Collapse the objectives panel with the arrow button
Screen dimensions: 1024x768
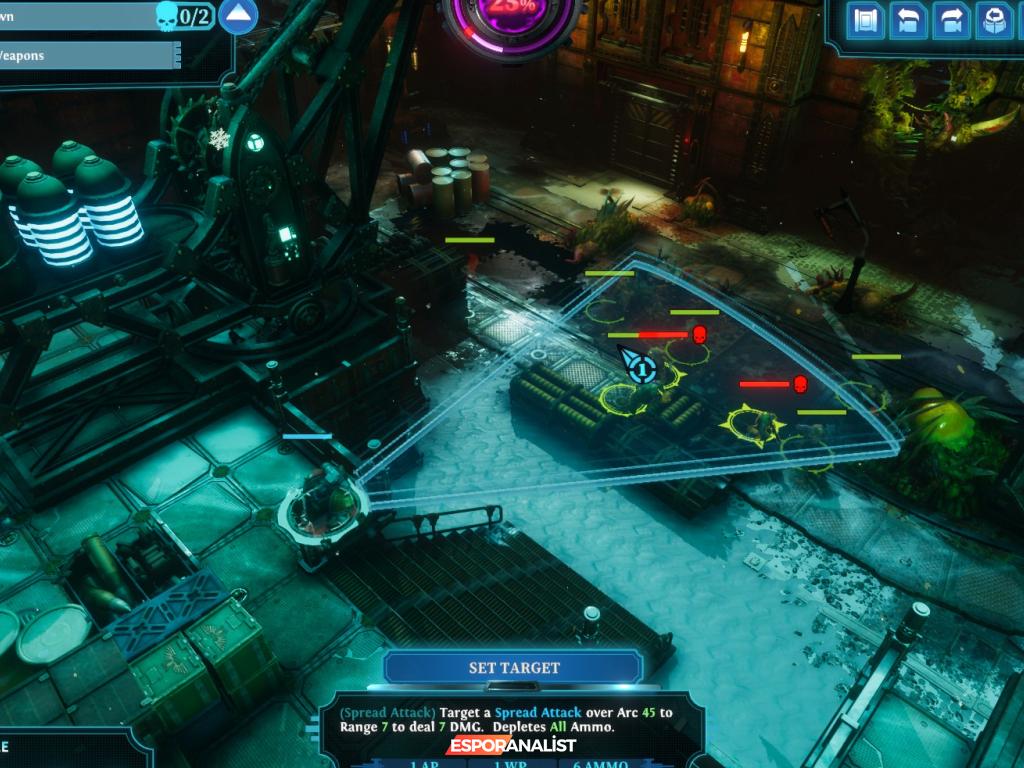click(238, 15)
